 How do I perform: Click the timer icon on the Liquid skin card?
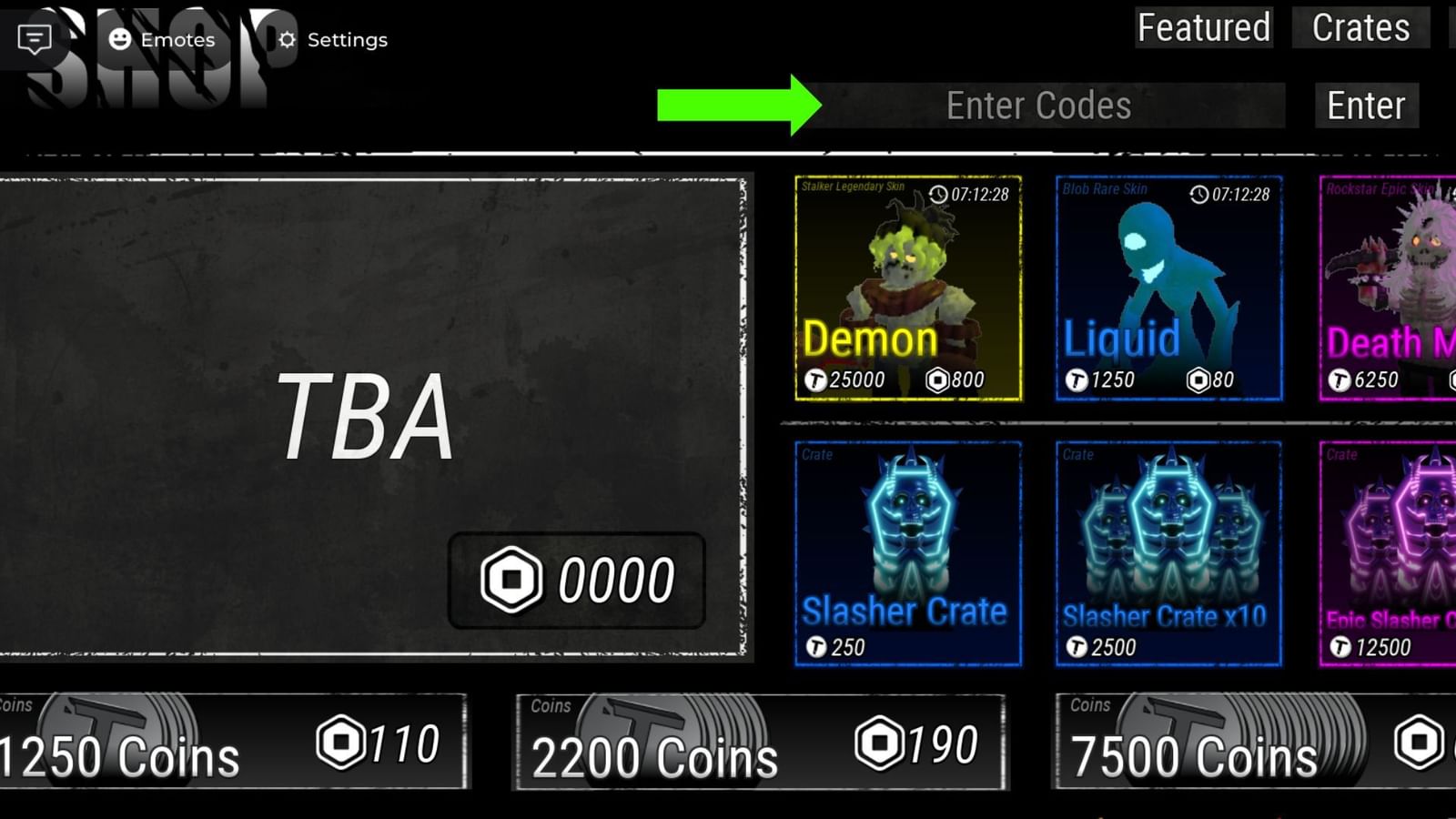(x=1198, y=193)
